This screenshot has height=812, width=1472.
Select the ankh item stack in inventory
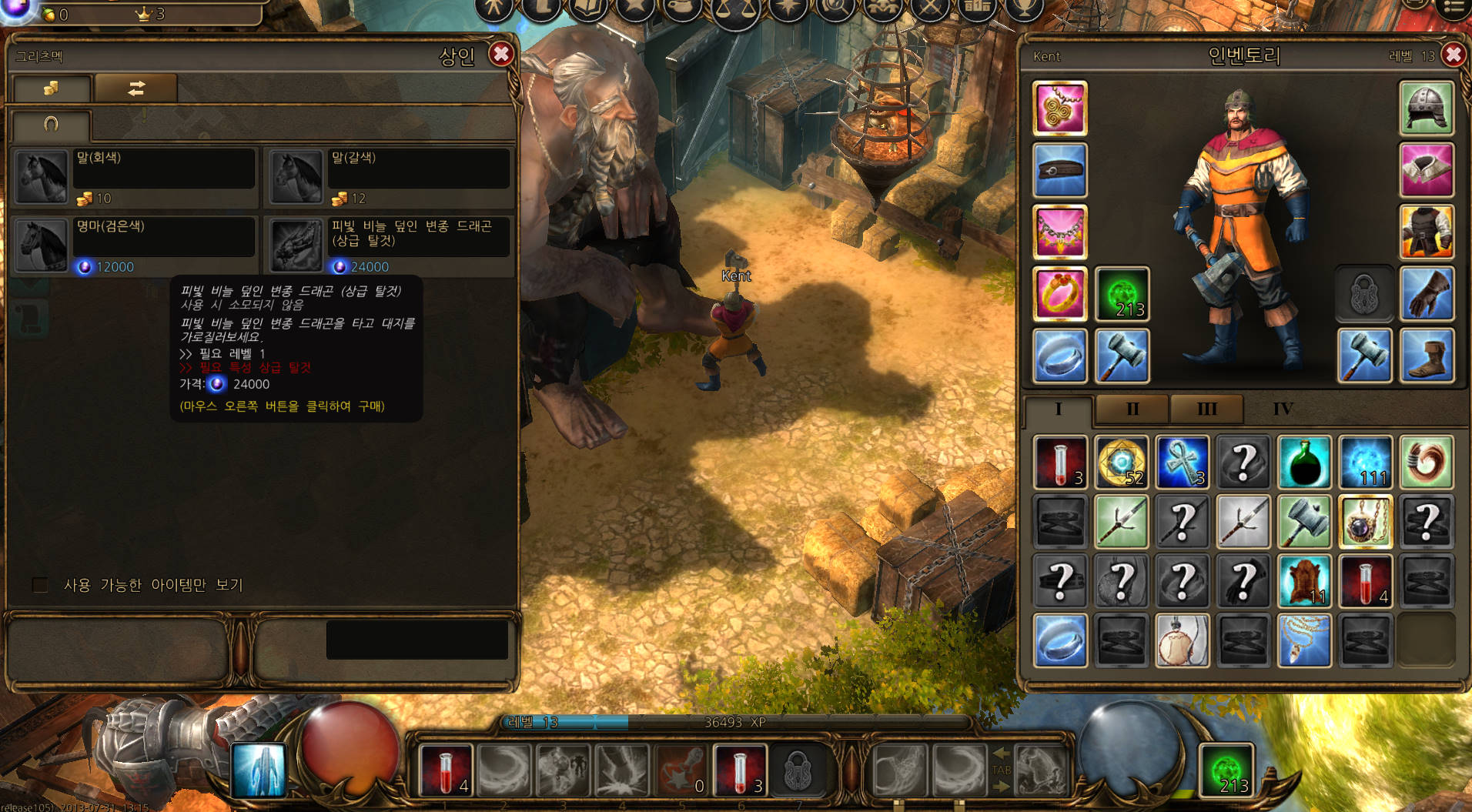tap(1182, 462)
